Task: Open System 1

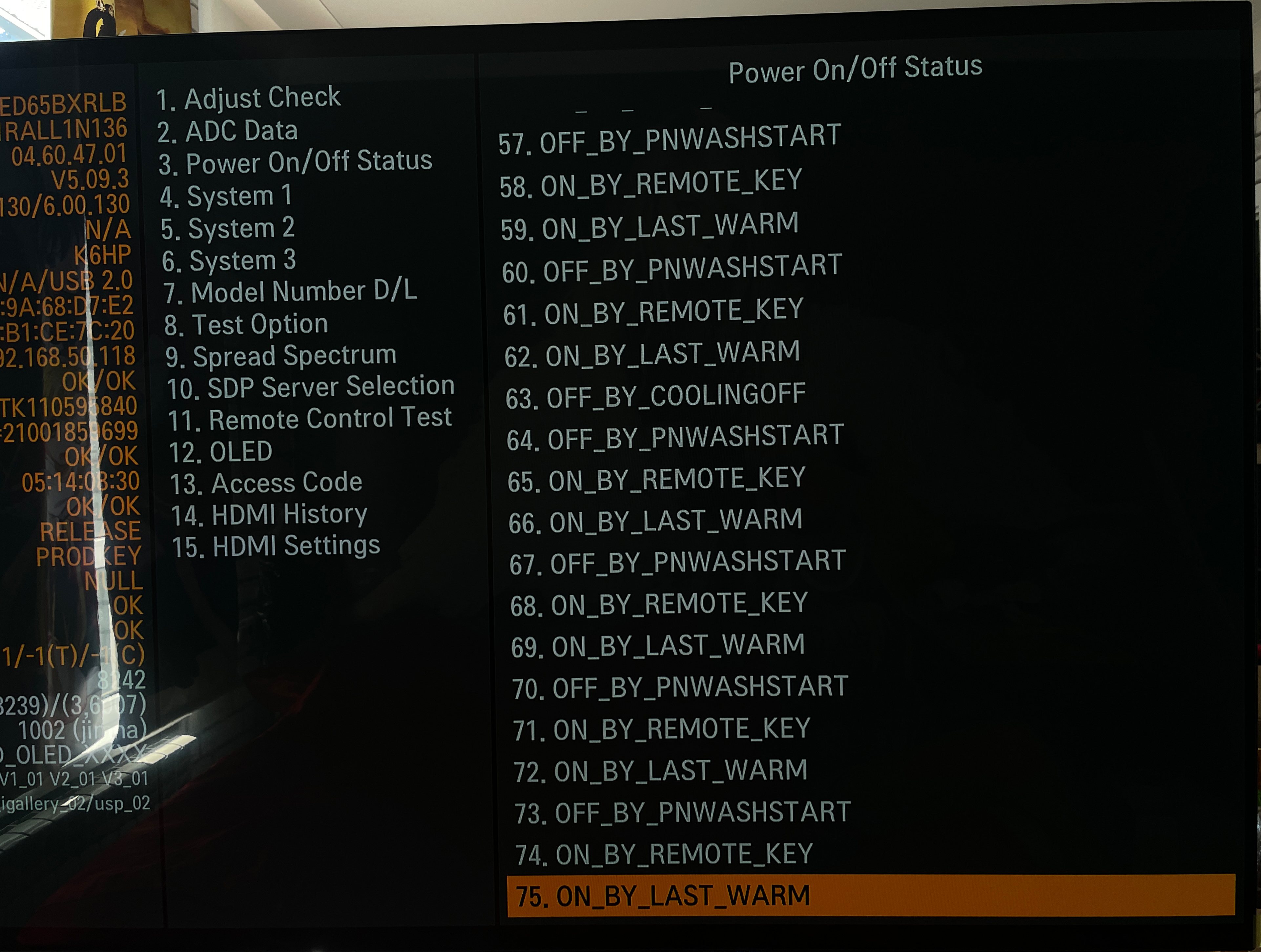Action: (226, 196)
